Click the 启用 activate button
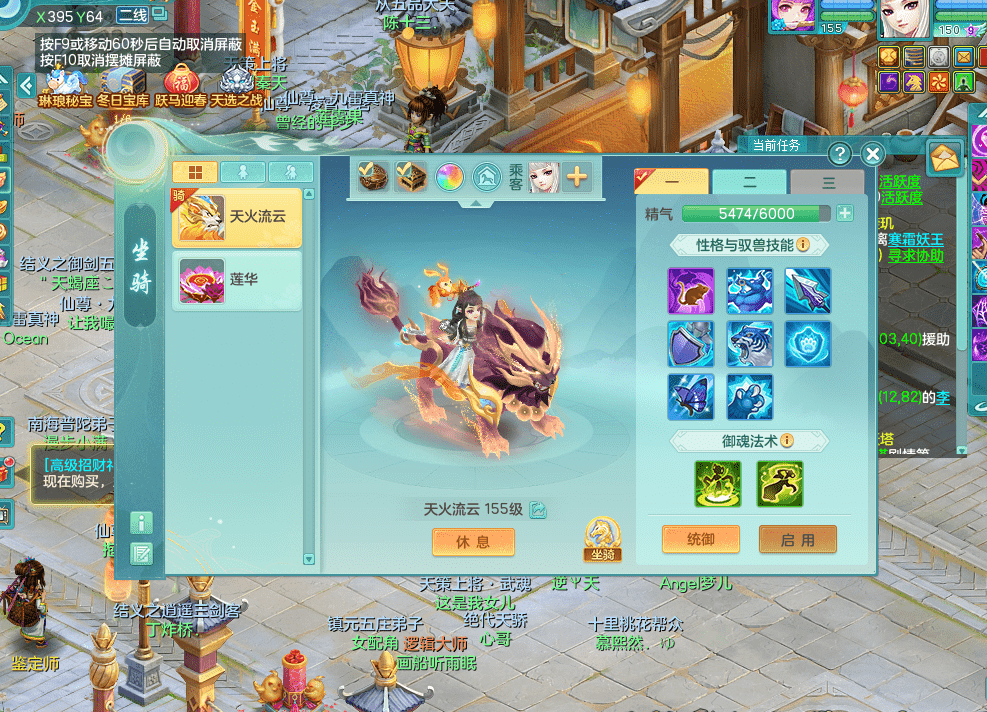The width and height of the screenshot is (987, 712). (797, 539)
